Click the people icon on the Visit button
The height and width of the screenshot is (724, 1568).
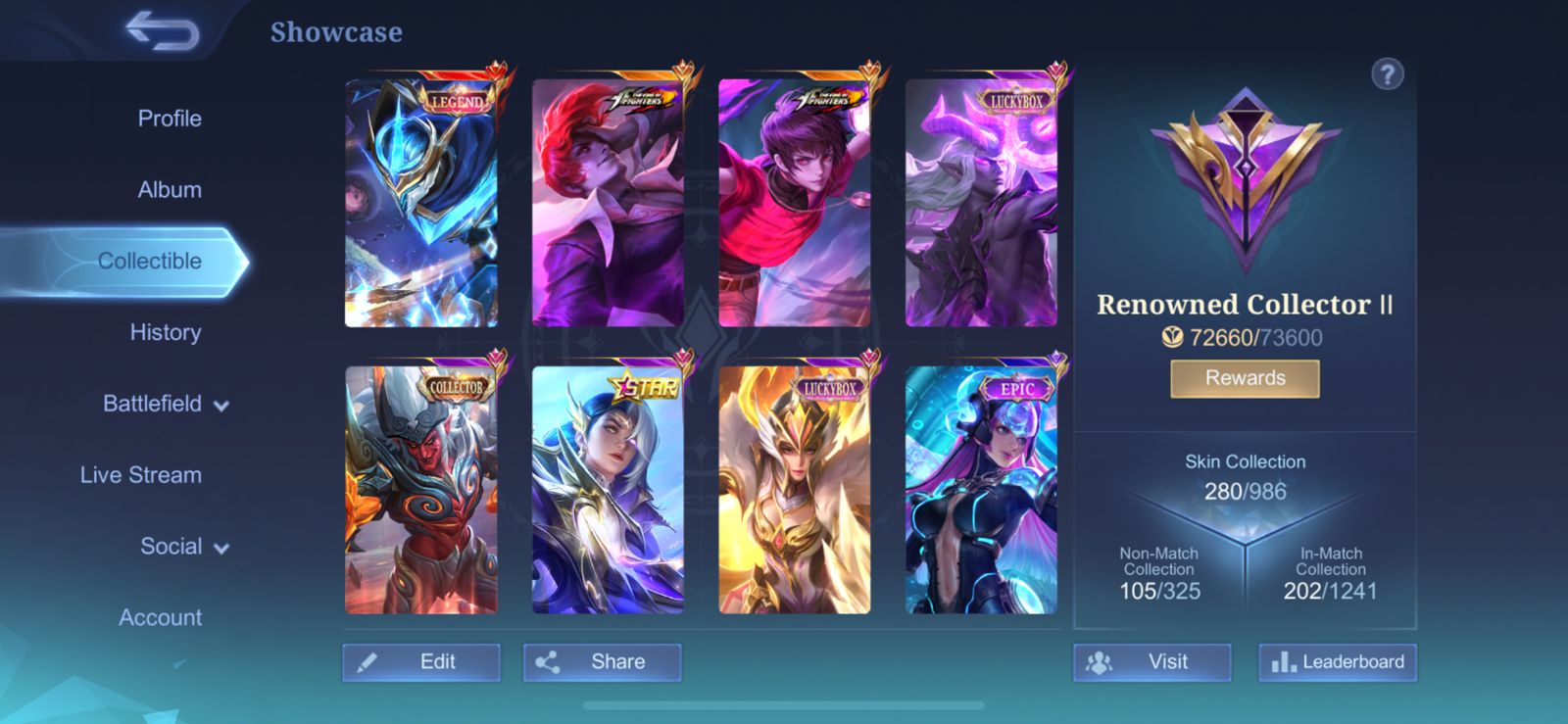point(1101,662)
